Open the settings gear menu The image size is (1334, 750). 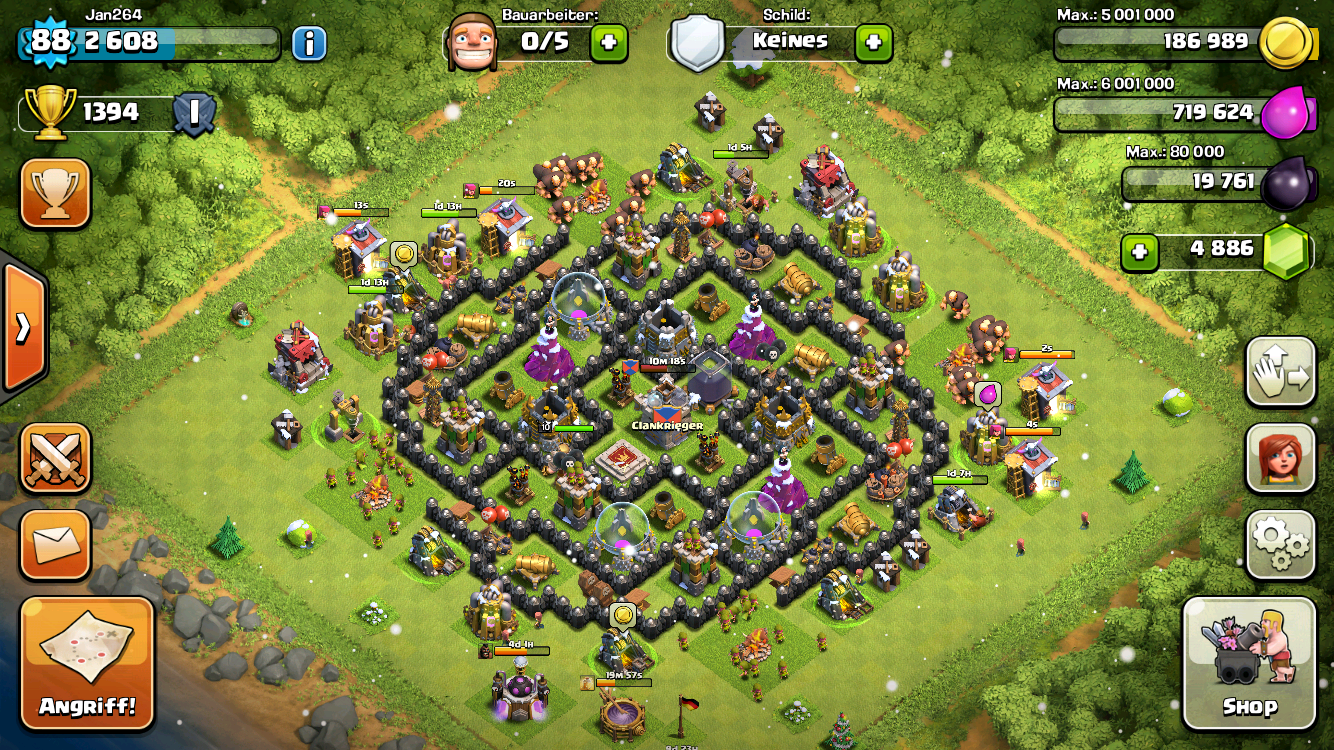pyautogui.click(x=1280, y=544)
